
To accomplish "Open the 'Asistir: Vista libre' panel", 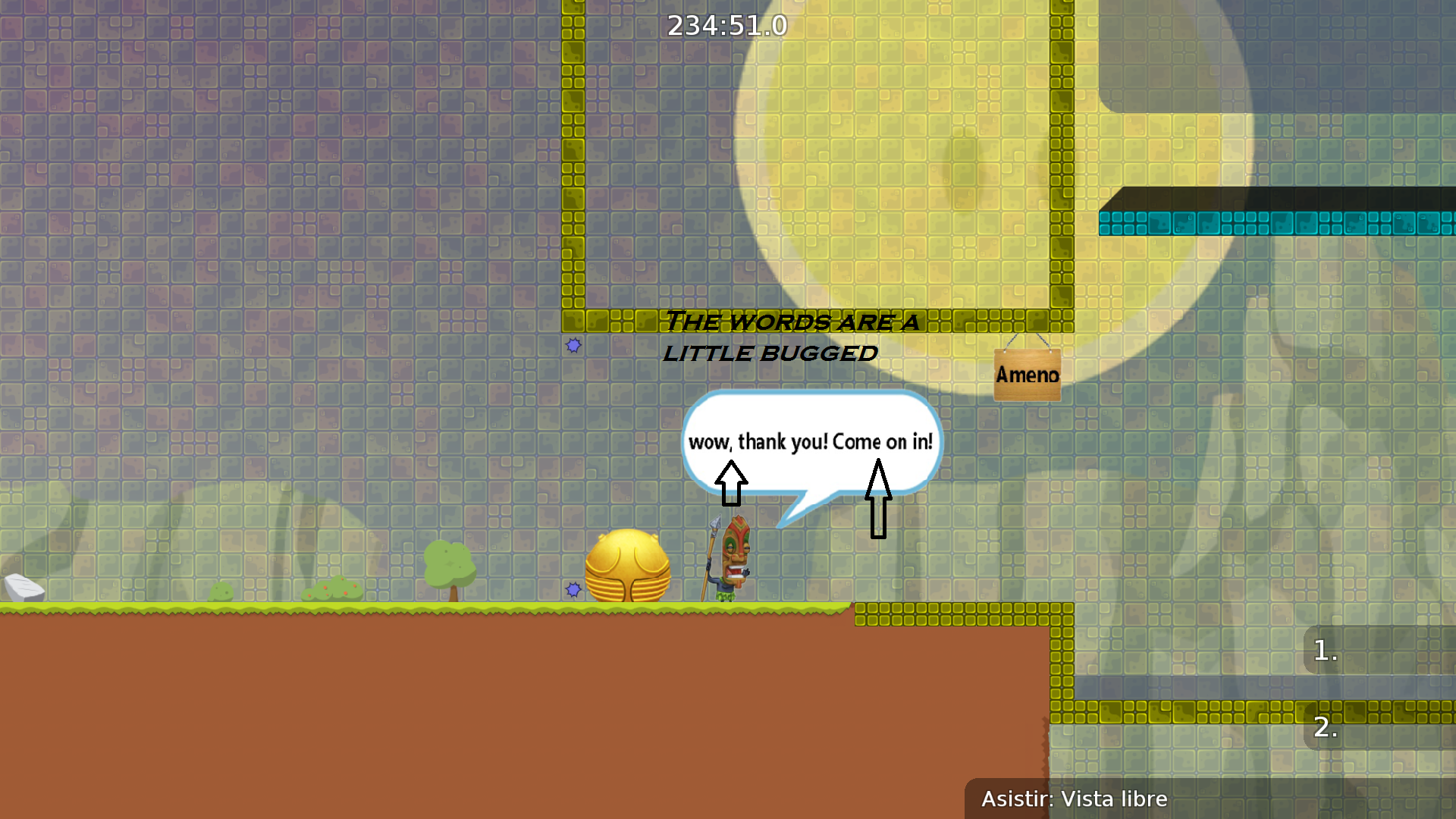I will point(1074,799).
